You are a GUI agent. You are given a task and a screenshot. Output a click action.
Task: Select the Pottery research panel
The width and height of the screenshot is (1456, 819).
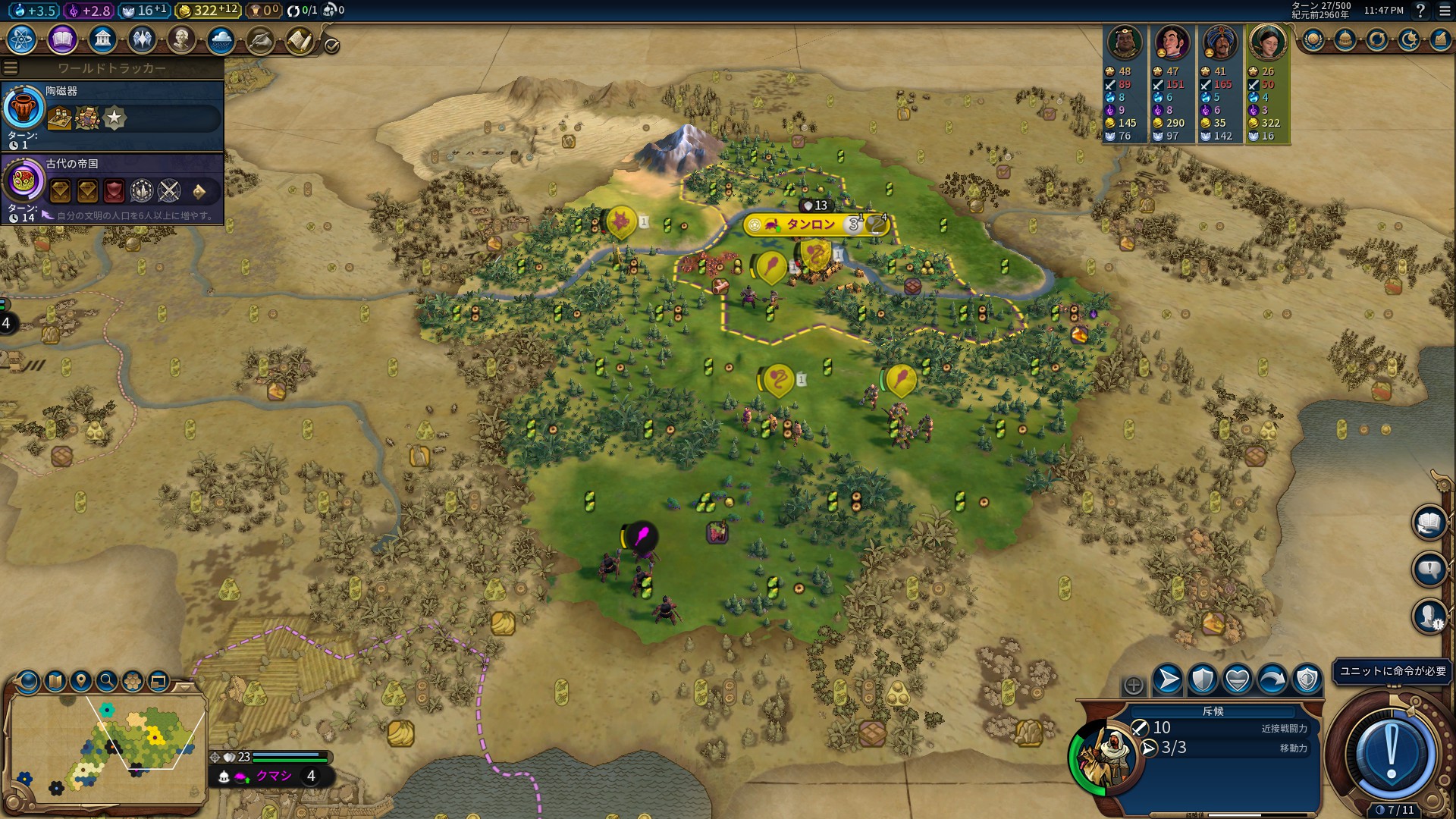tap(112, 115)
